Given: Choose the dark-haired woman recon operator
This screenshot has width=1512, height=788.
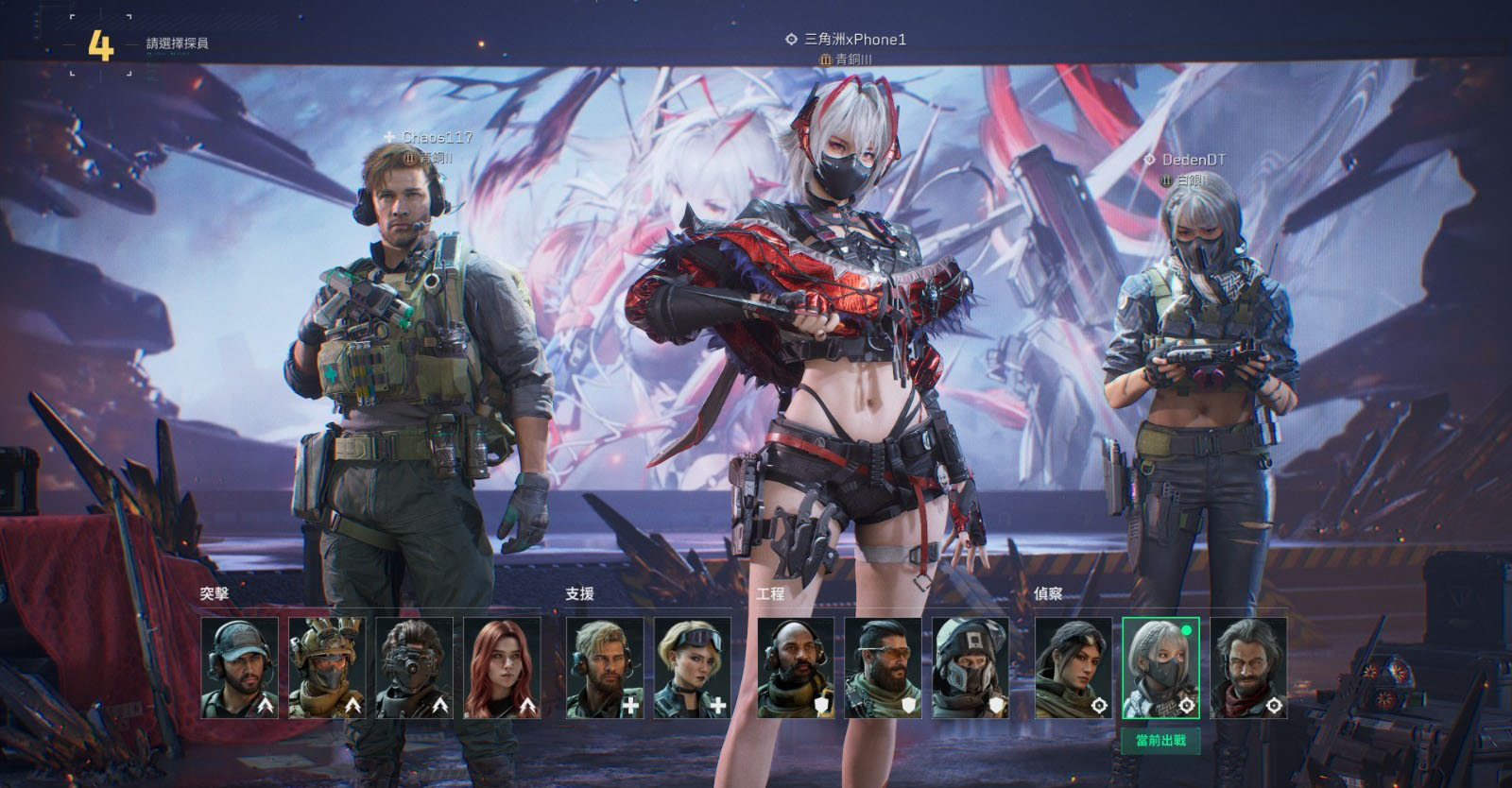Looking at the screenshot, I should tap(1074, 668).
